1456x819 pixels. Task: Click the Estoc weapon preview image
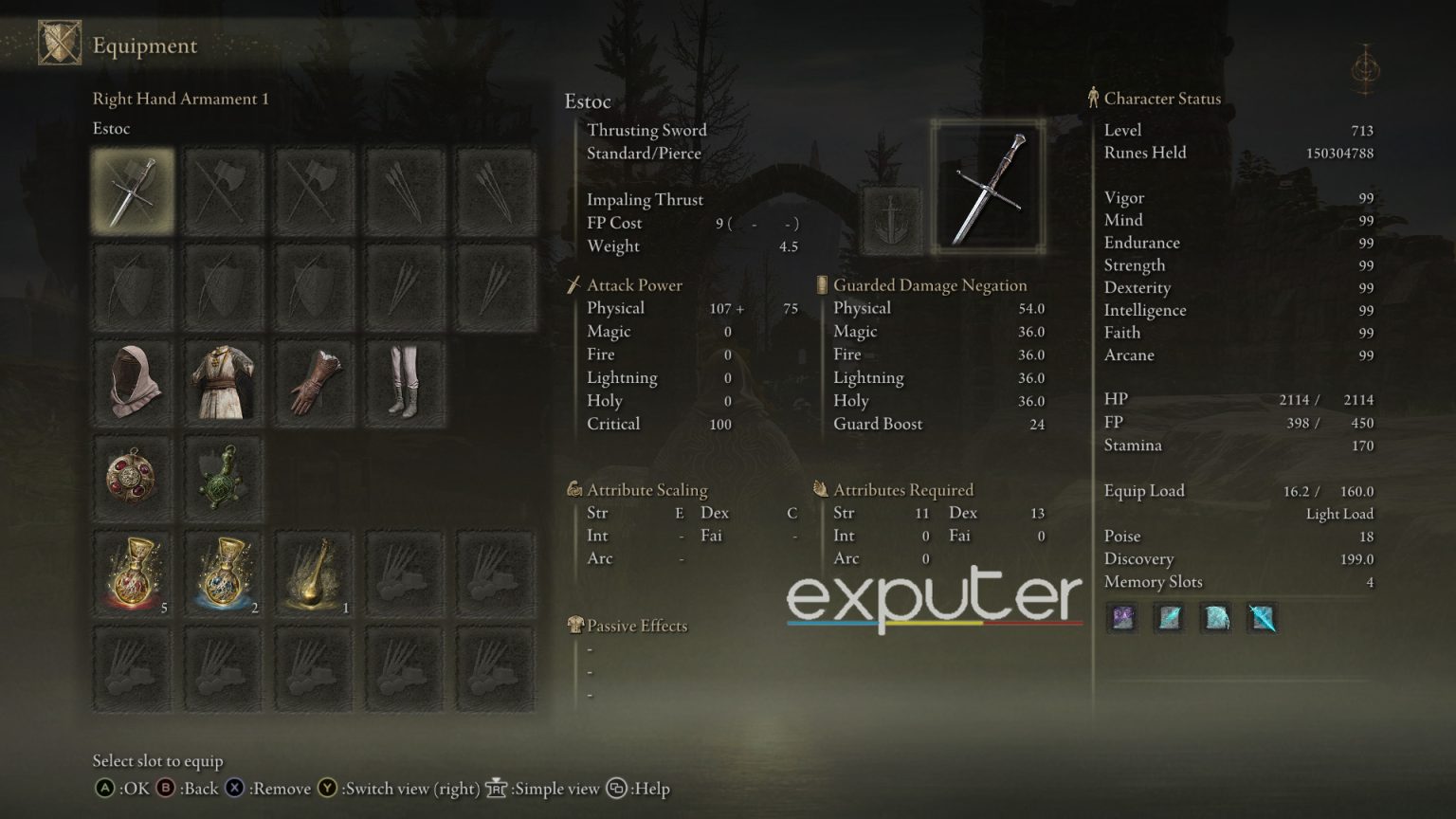coord(988,187)
